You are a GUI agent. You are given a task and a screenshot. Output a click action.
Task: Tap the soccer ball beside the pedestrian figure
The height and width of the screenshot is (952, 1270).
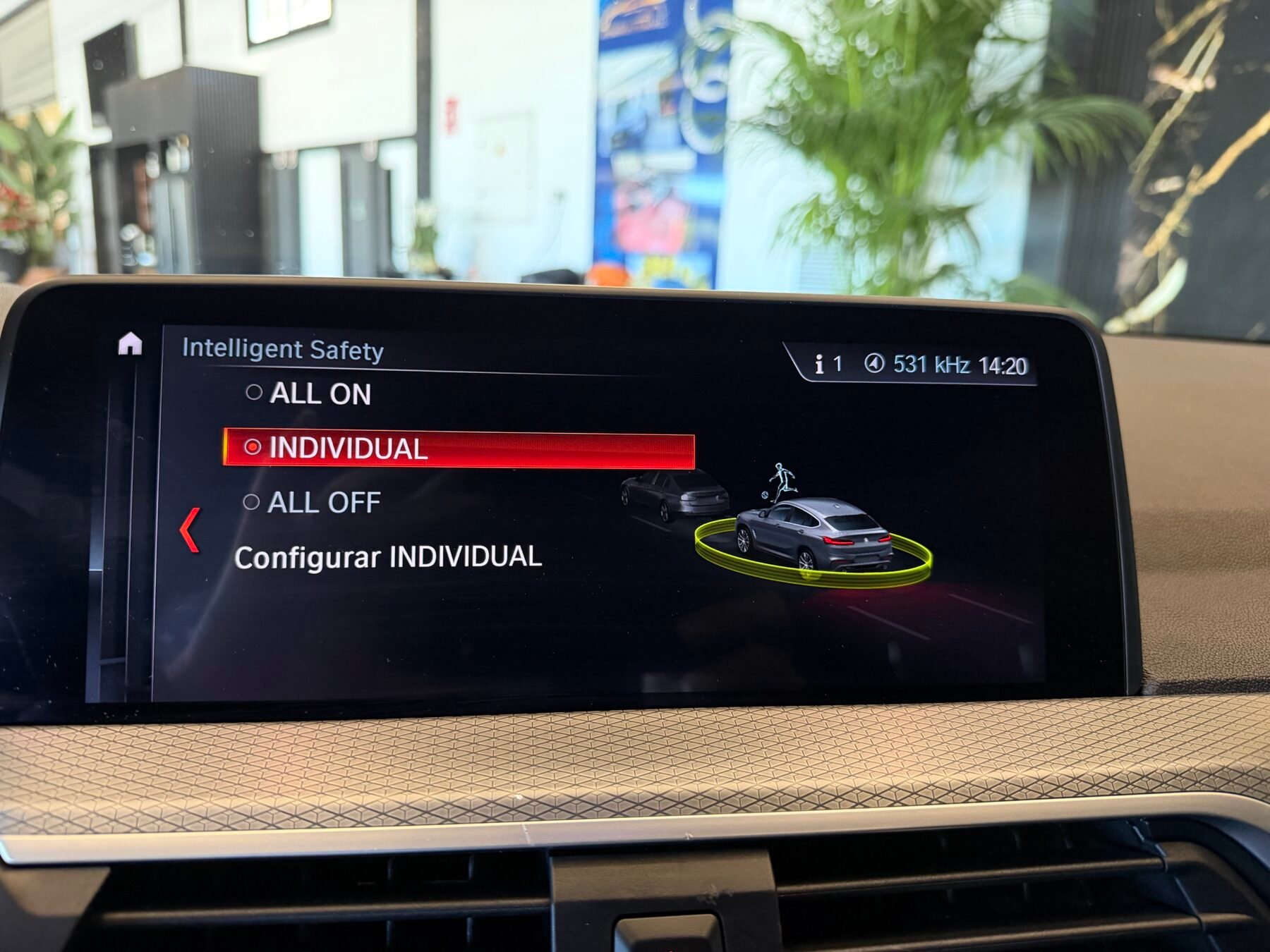click(x=763, y=497)
